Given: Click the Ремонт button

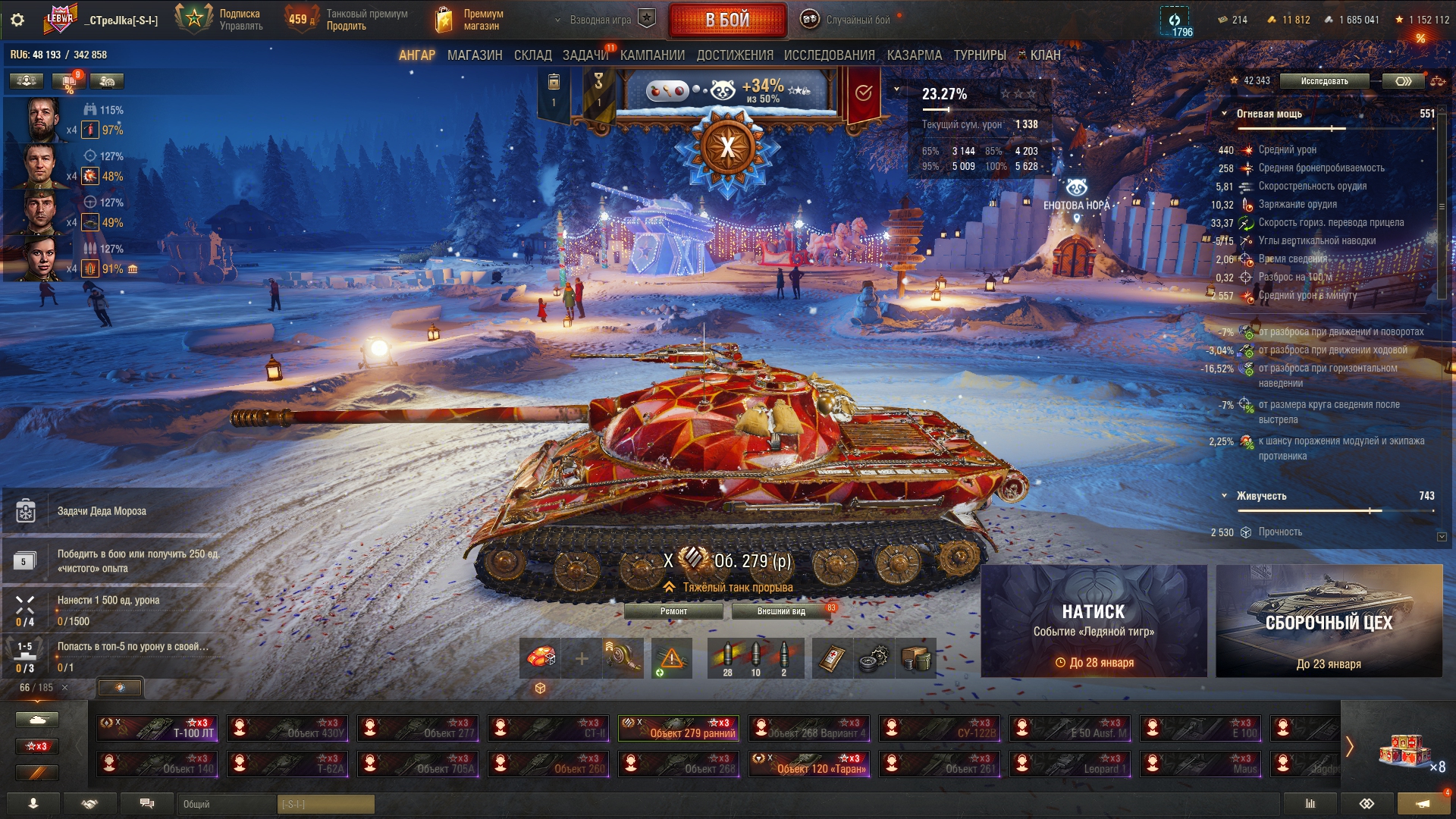Looking at the screenshot, I should pos(673,611).
